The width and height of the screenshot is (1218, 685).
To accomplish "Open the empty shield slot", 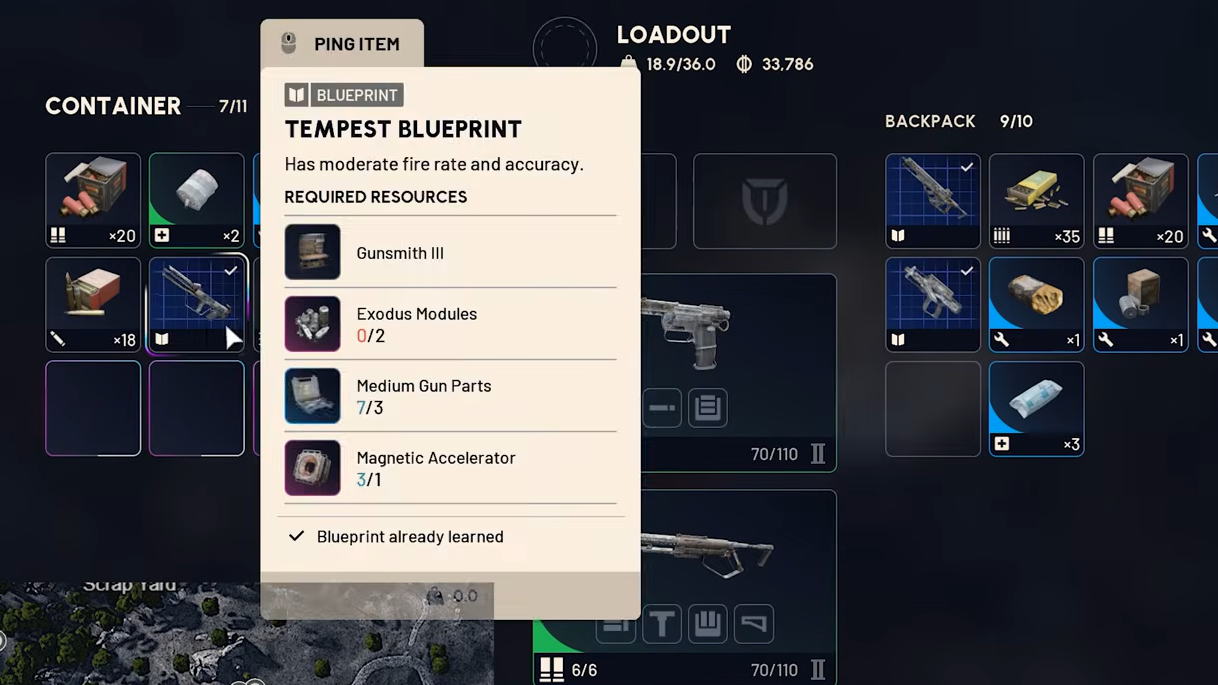I will (x=764, y=200).
